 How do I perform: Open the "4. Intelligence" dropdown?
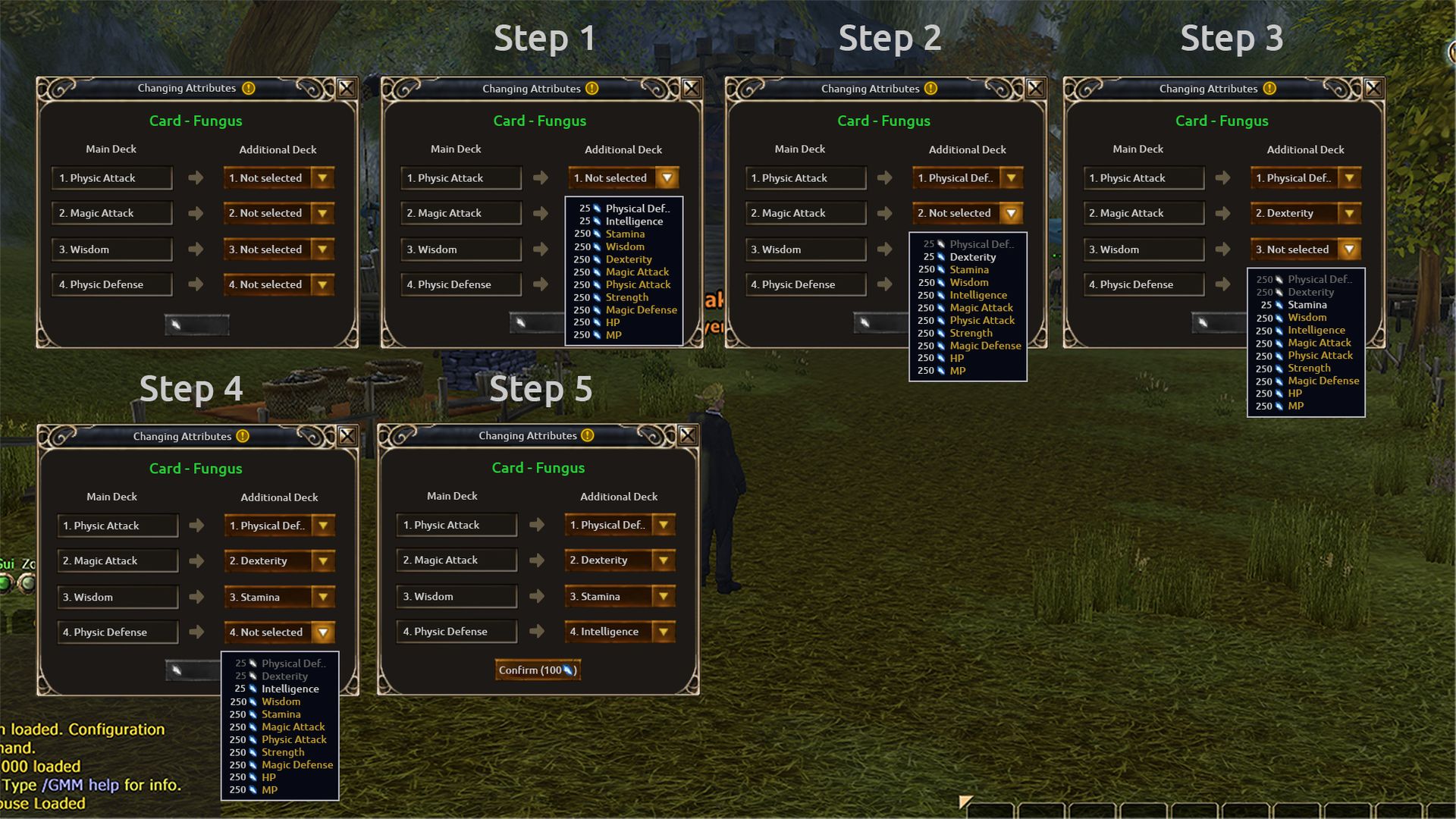(x=664, y=632)
